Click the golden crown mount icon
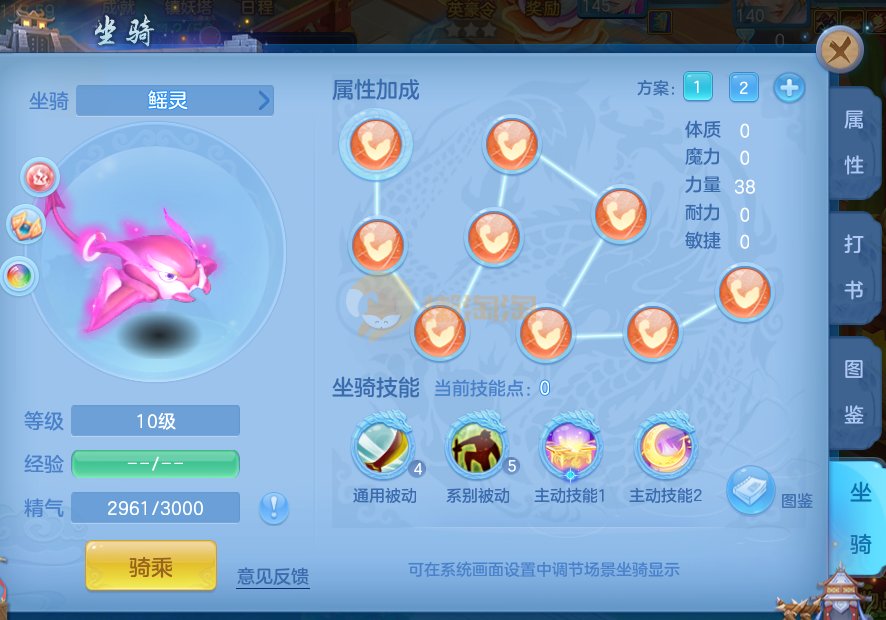 [24, 225]
